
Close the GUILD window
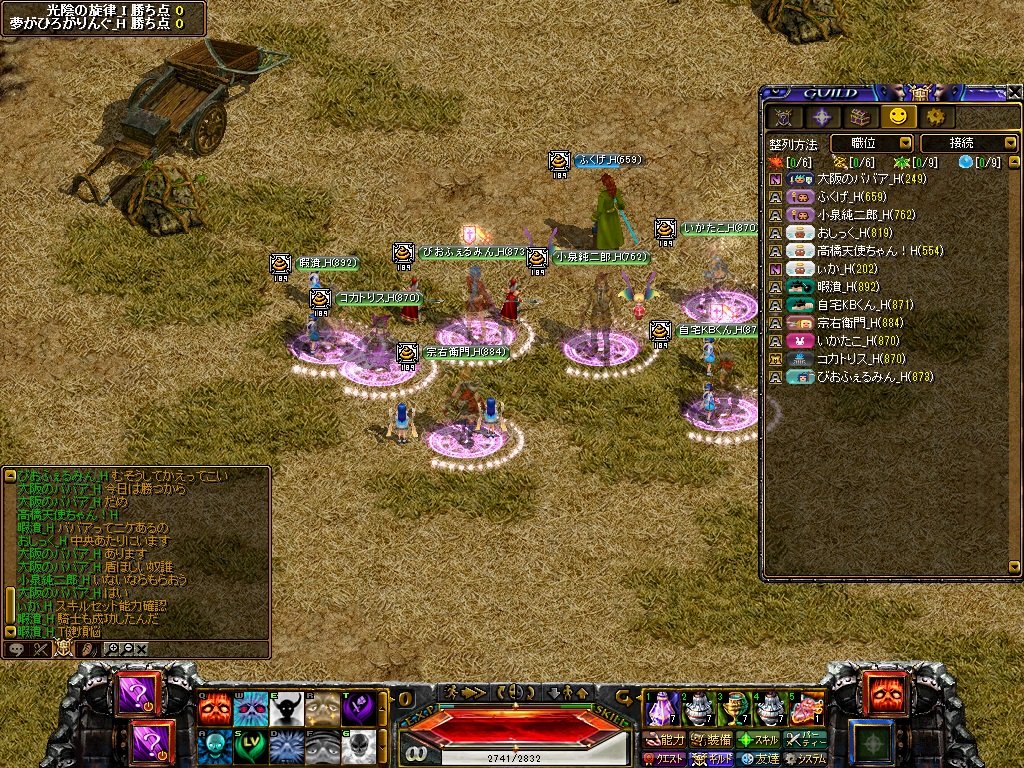point(1014,92)
